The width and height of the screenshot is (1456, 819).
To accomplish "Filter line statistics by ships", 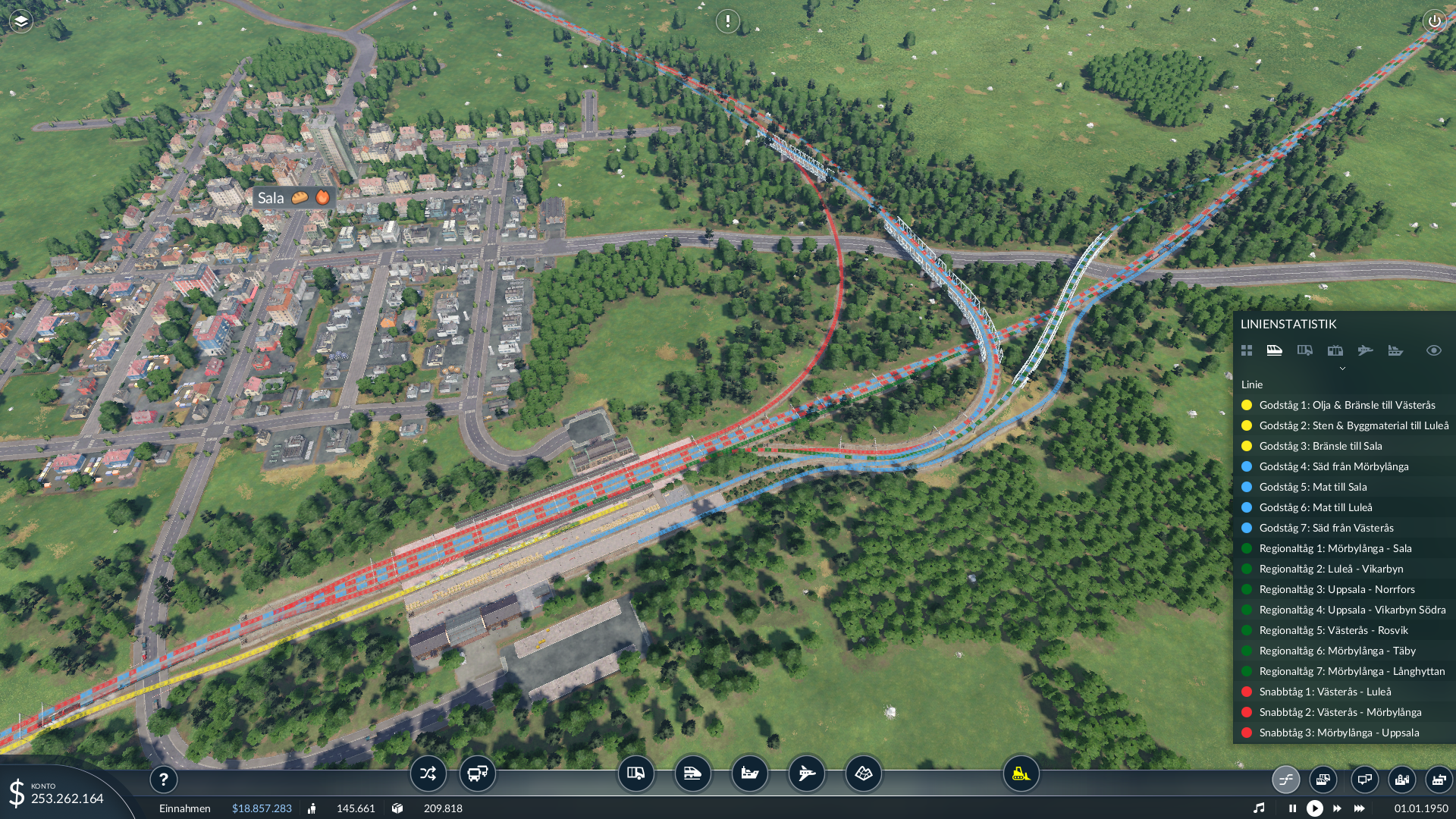I will 1395,350.
